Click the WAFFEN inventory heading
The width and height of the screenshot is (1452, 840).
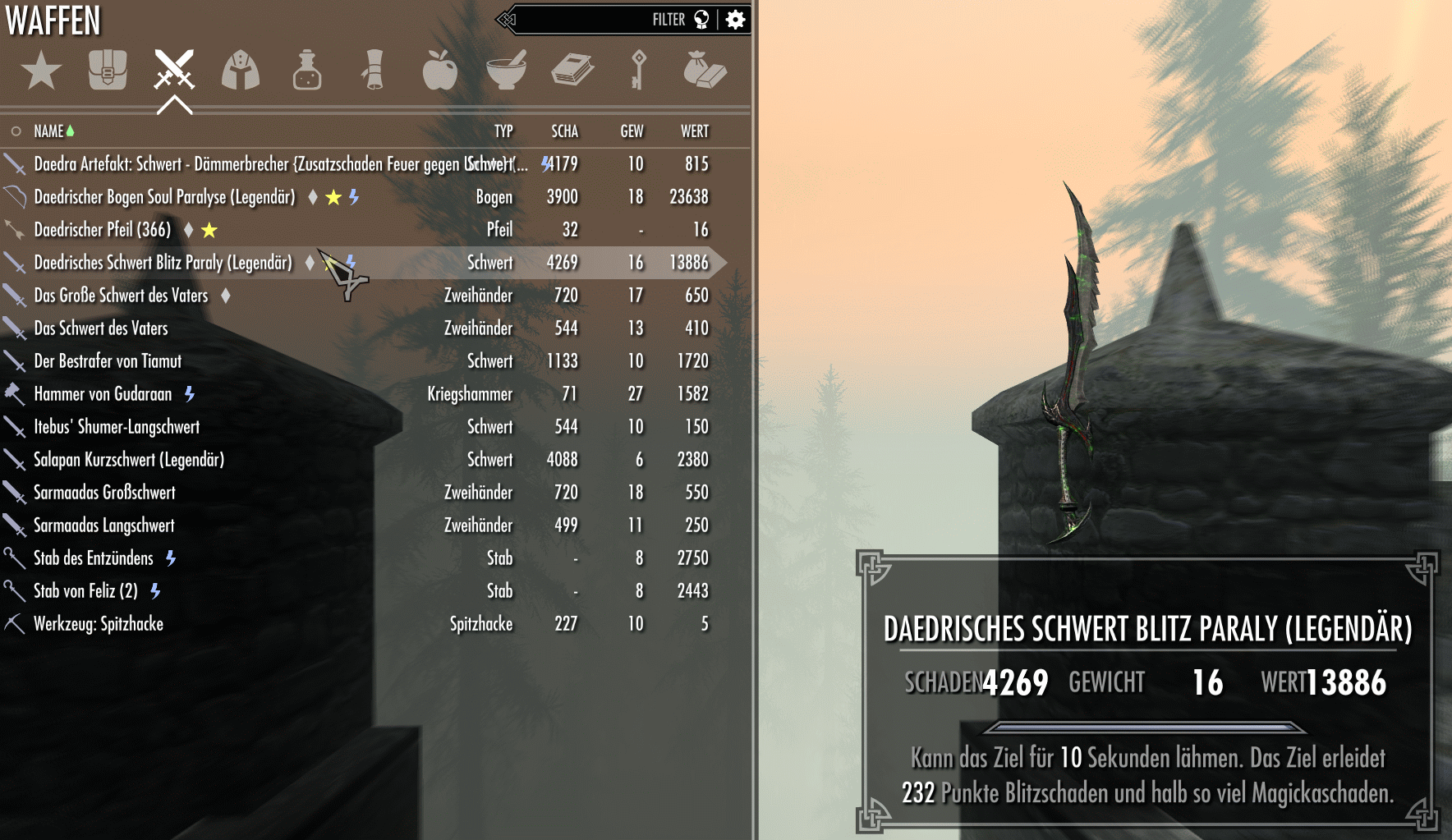53,21
